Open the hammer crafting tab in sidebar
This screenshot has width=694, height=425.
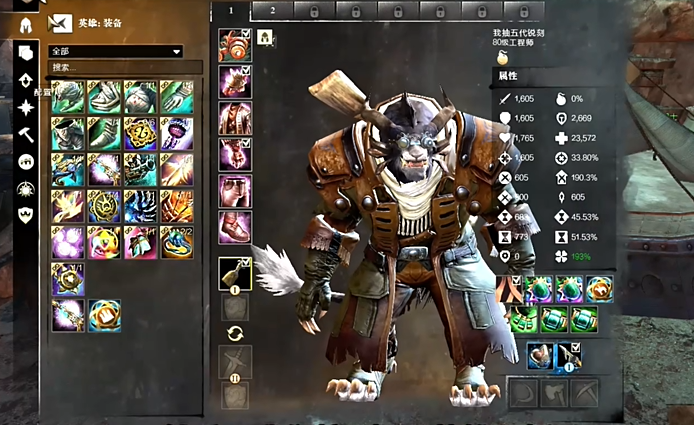click(26, 134)
